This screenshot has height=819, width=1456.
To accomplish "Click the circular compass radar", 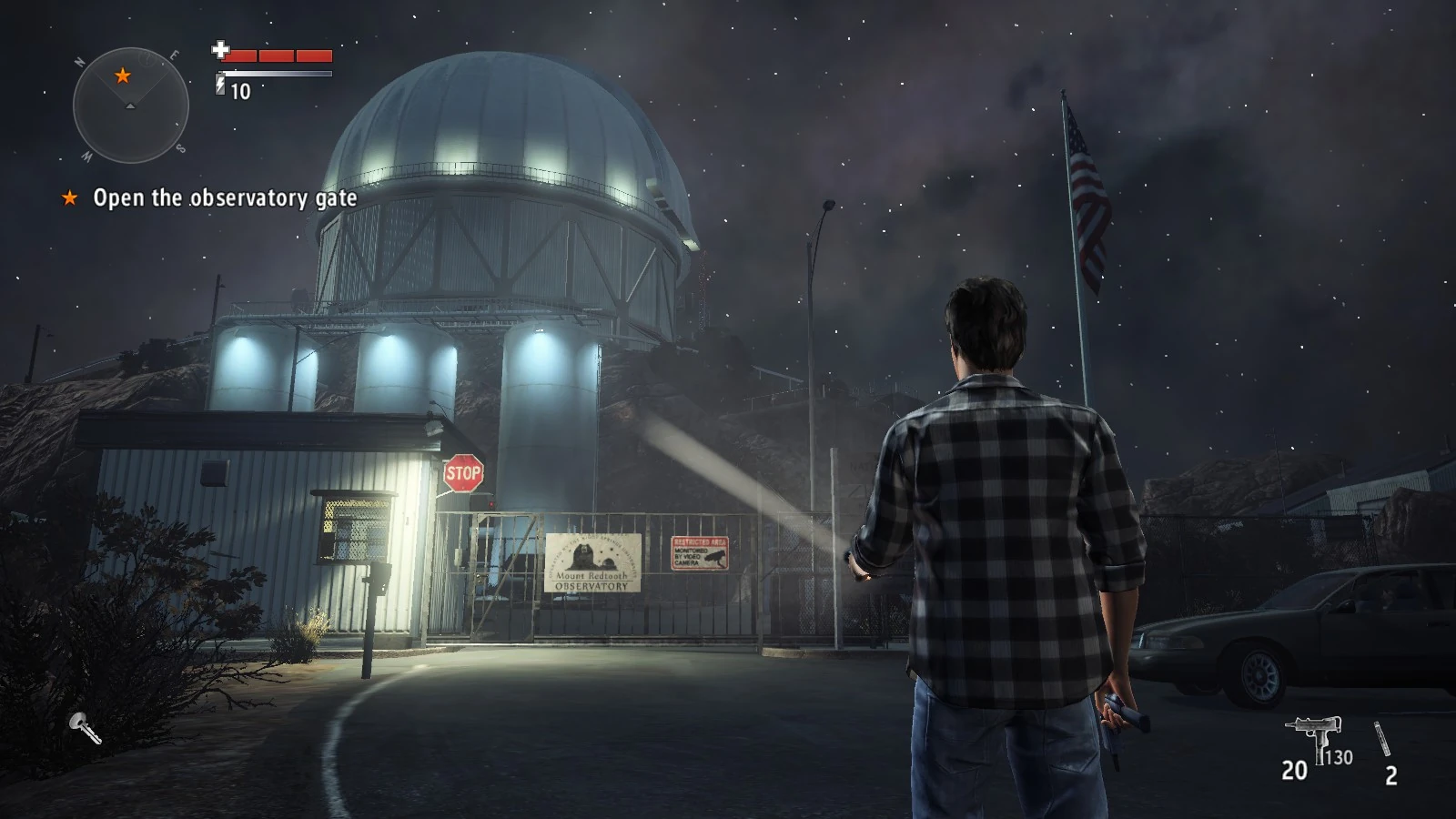I will [130, 106].
